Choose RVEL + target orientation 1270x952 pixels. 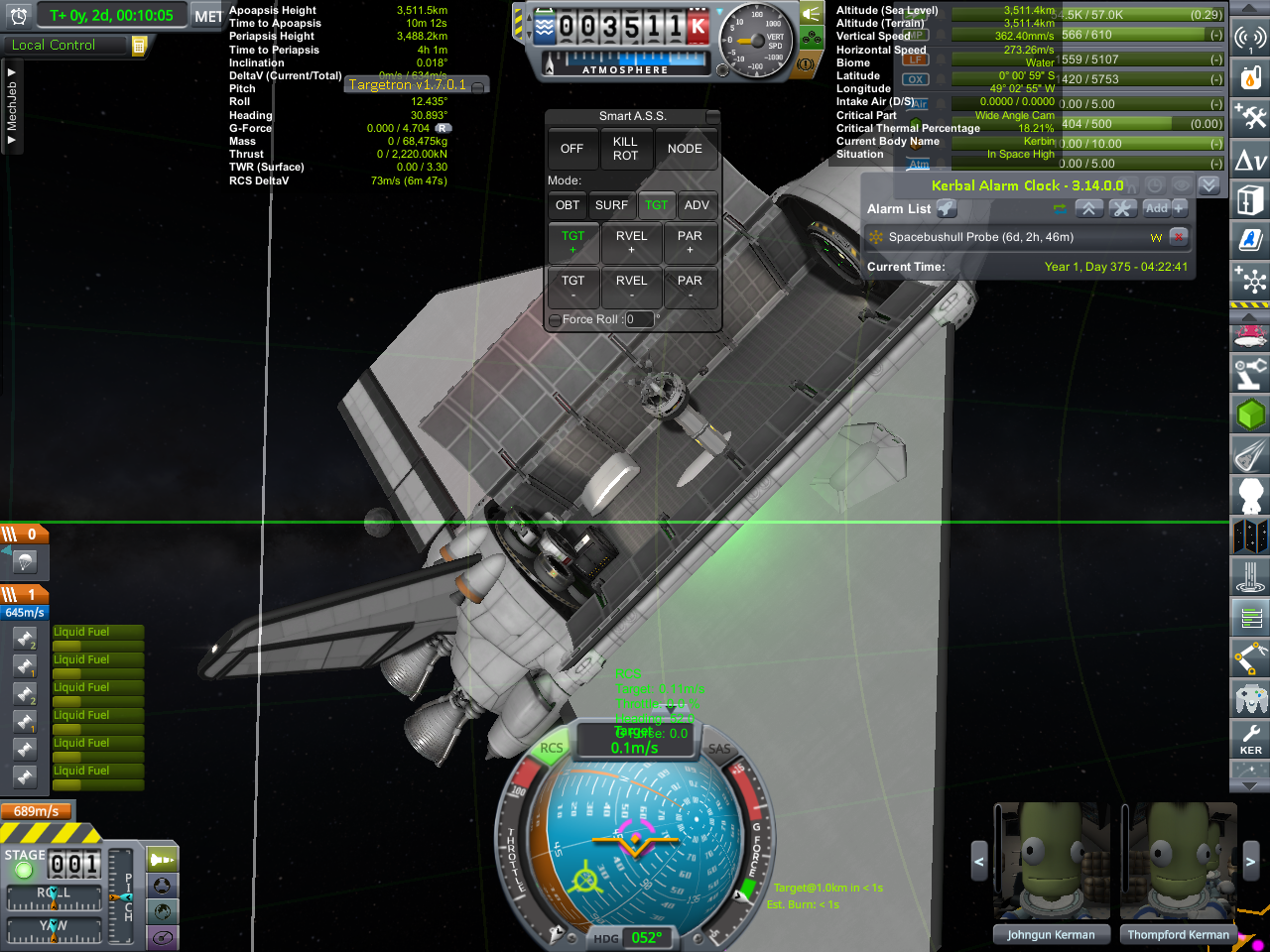pos(631,242)
